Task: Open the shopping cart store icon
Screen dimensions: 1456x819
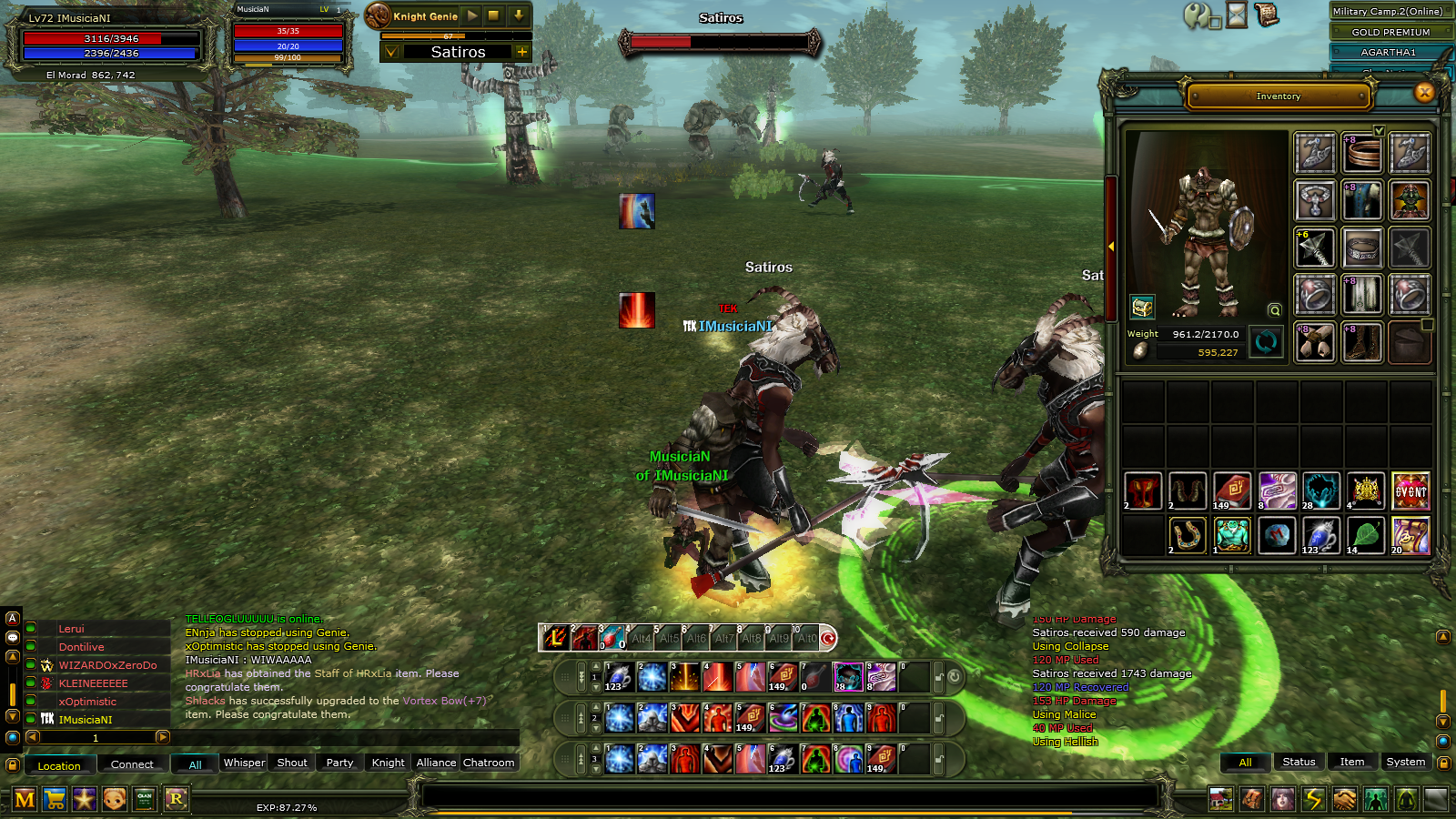Action: [x=55, y=800]
